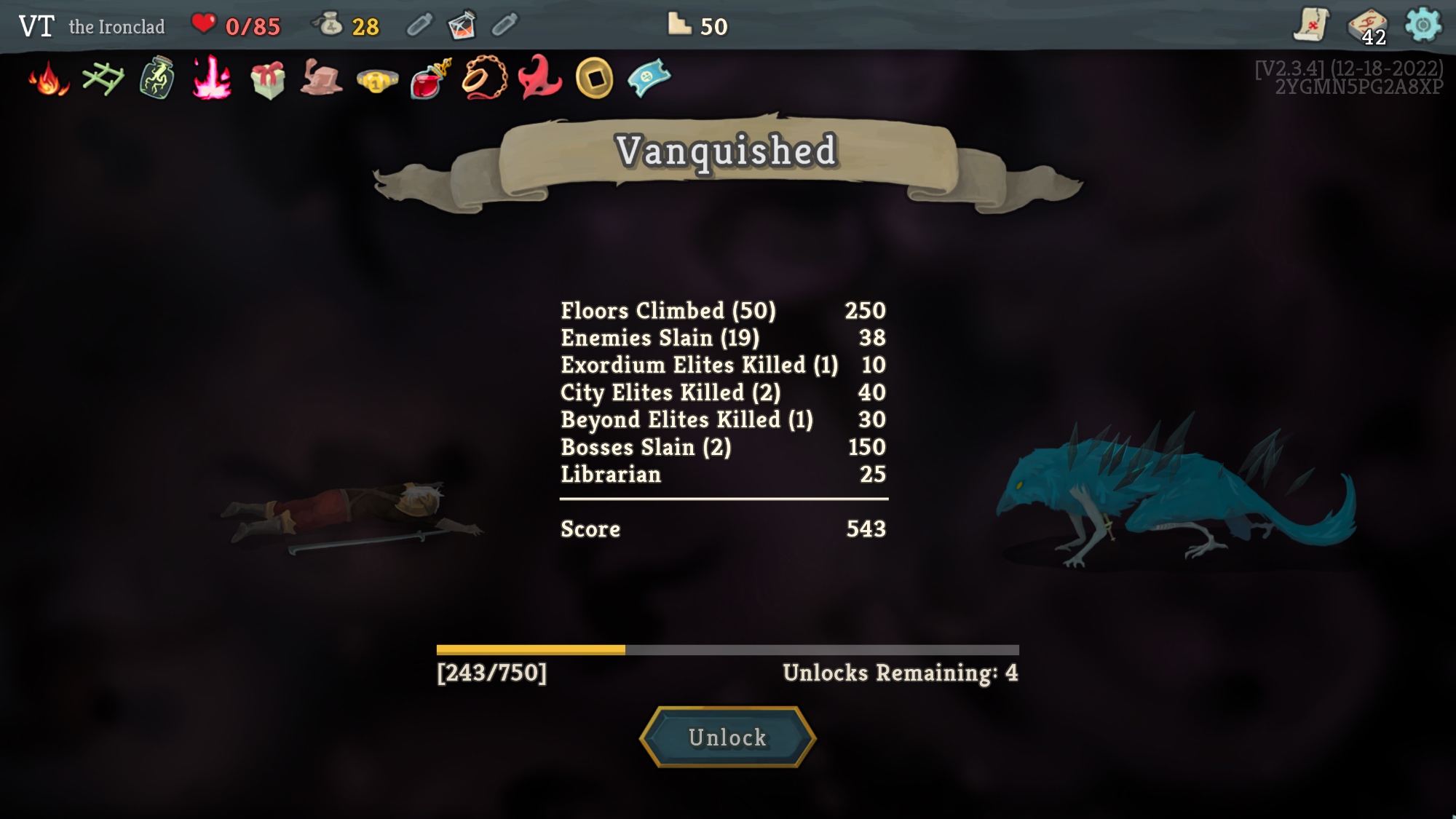
Task: Inspect the pink clay lump relic
Action: click(321, 79)
